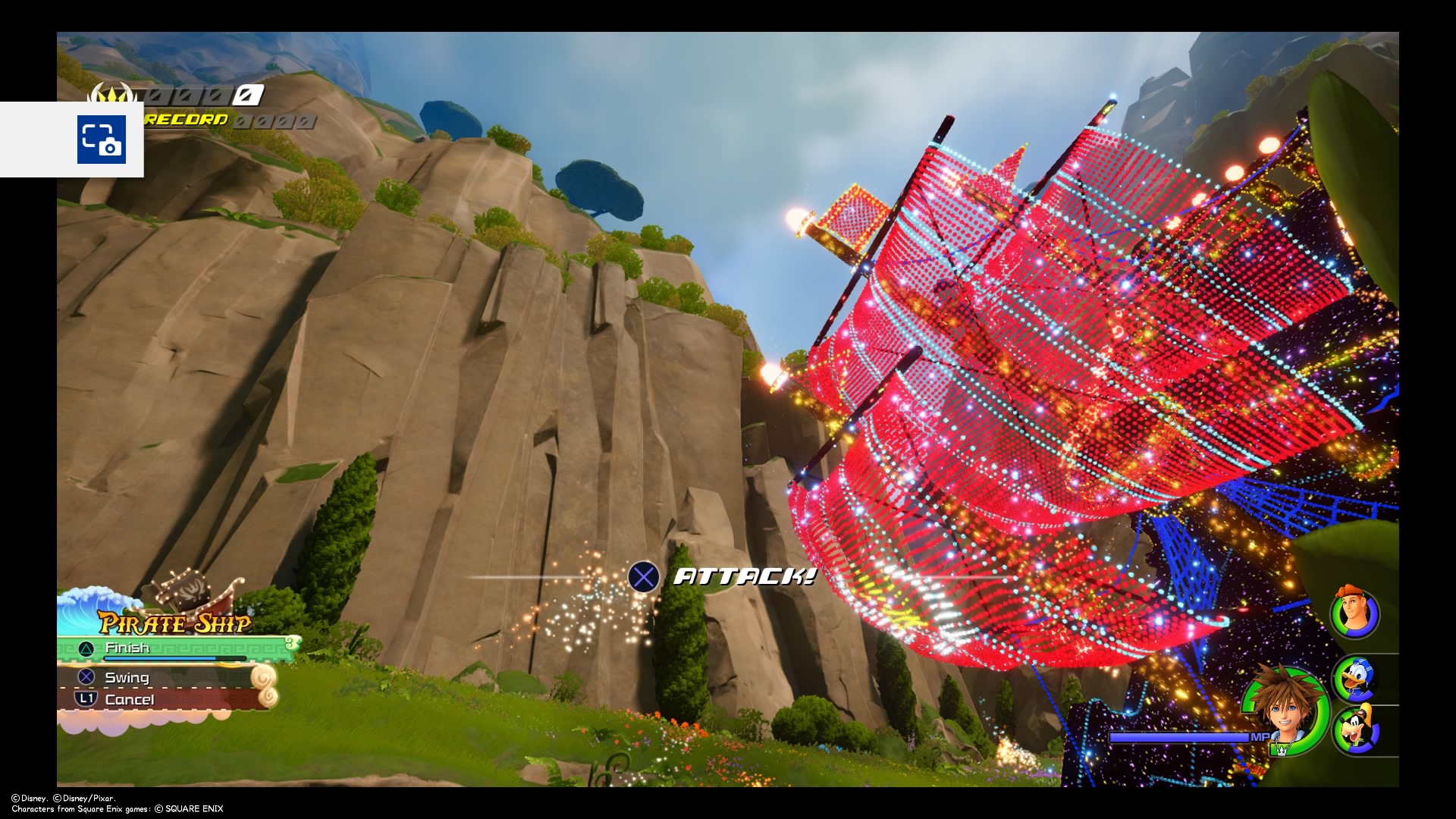
Task: Click the screenshot capture icon
Action: [102, 140]
